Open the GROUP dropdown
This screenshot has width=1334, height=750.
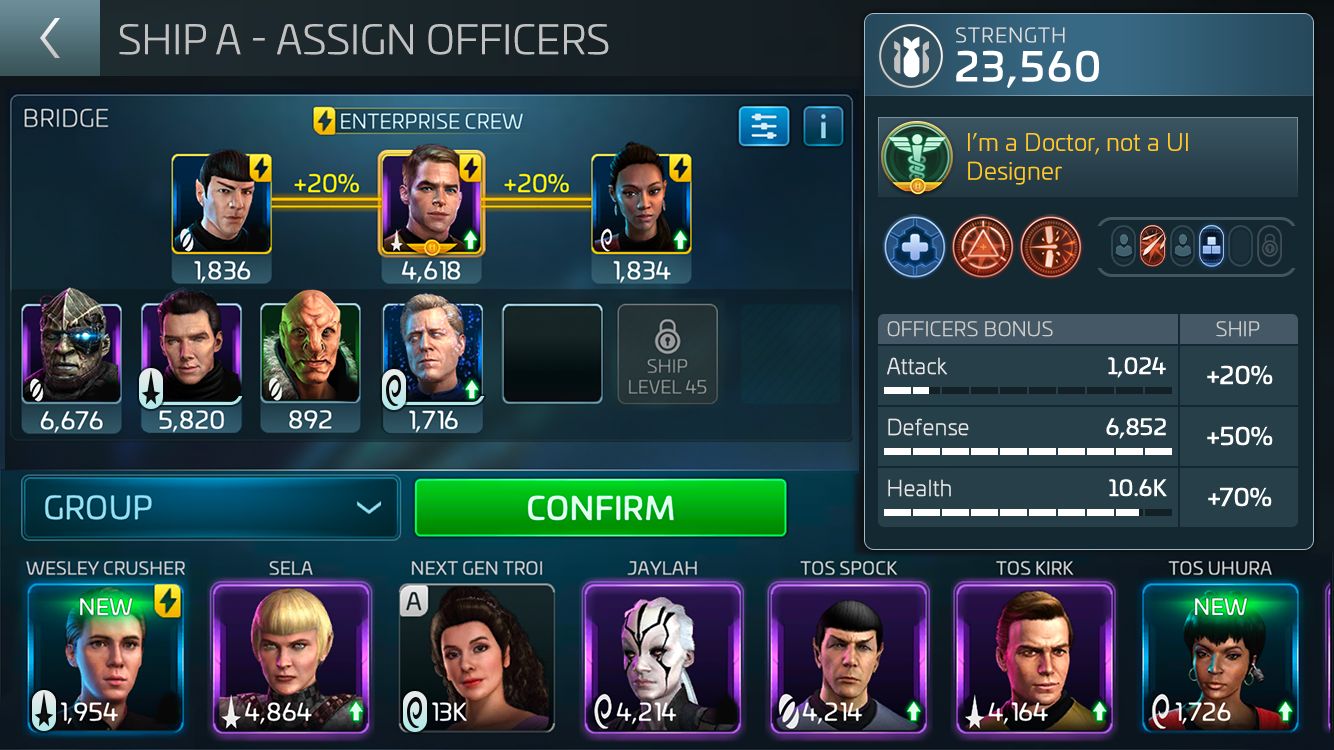click(x=211, y=508)
